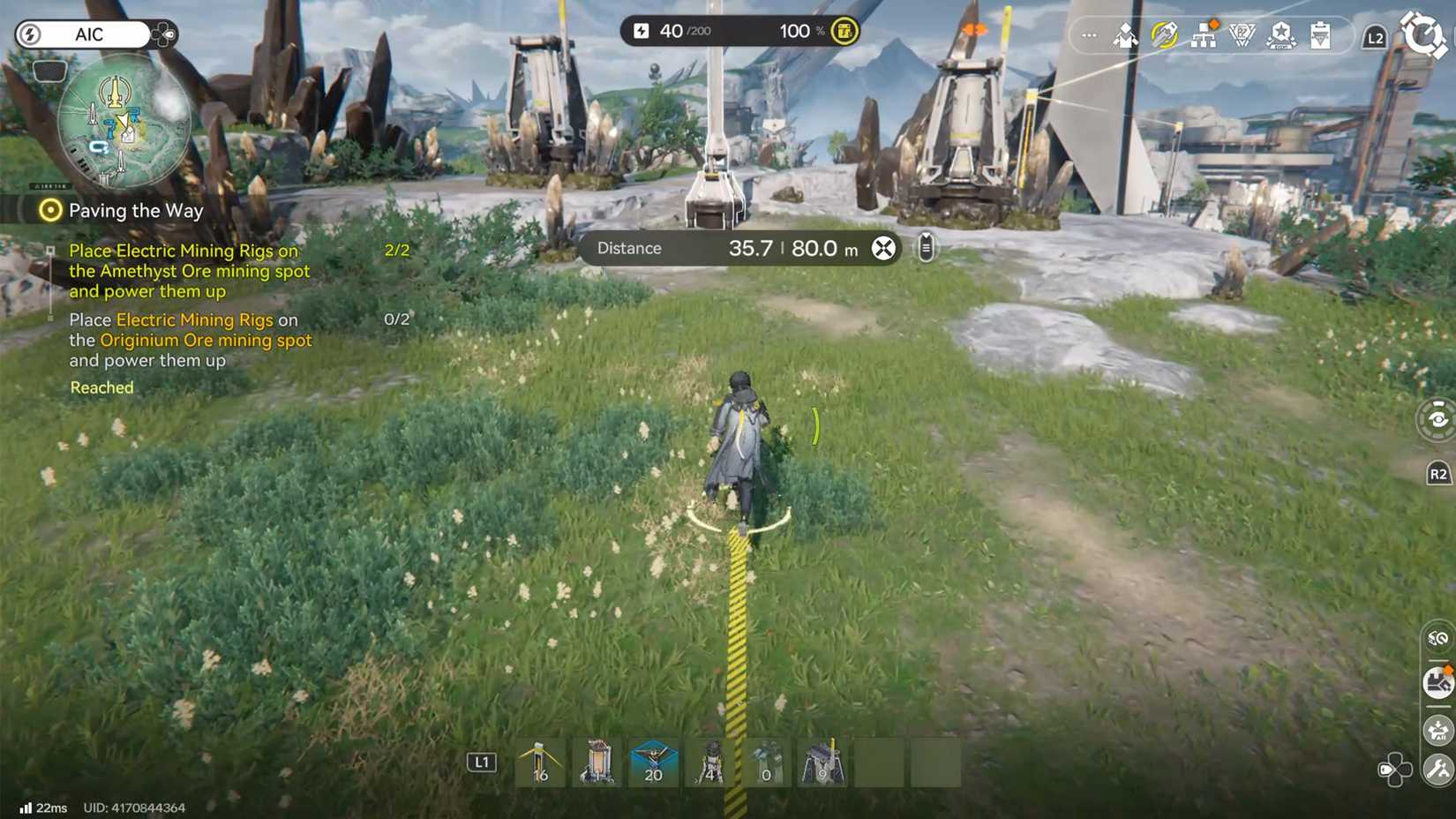
Task: Open the tech tree icon with orange notification
Action: (x=1204, y=35)
